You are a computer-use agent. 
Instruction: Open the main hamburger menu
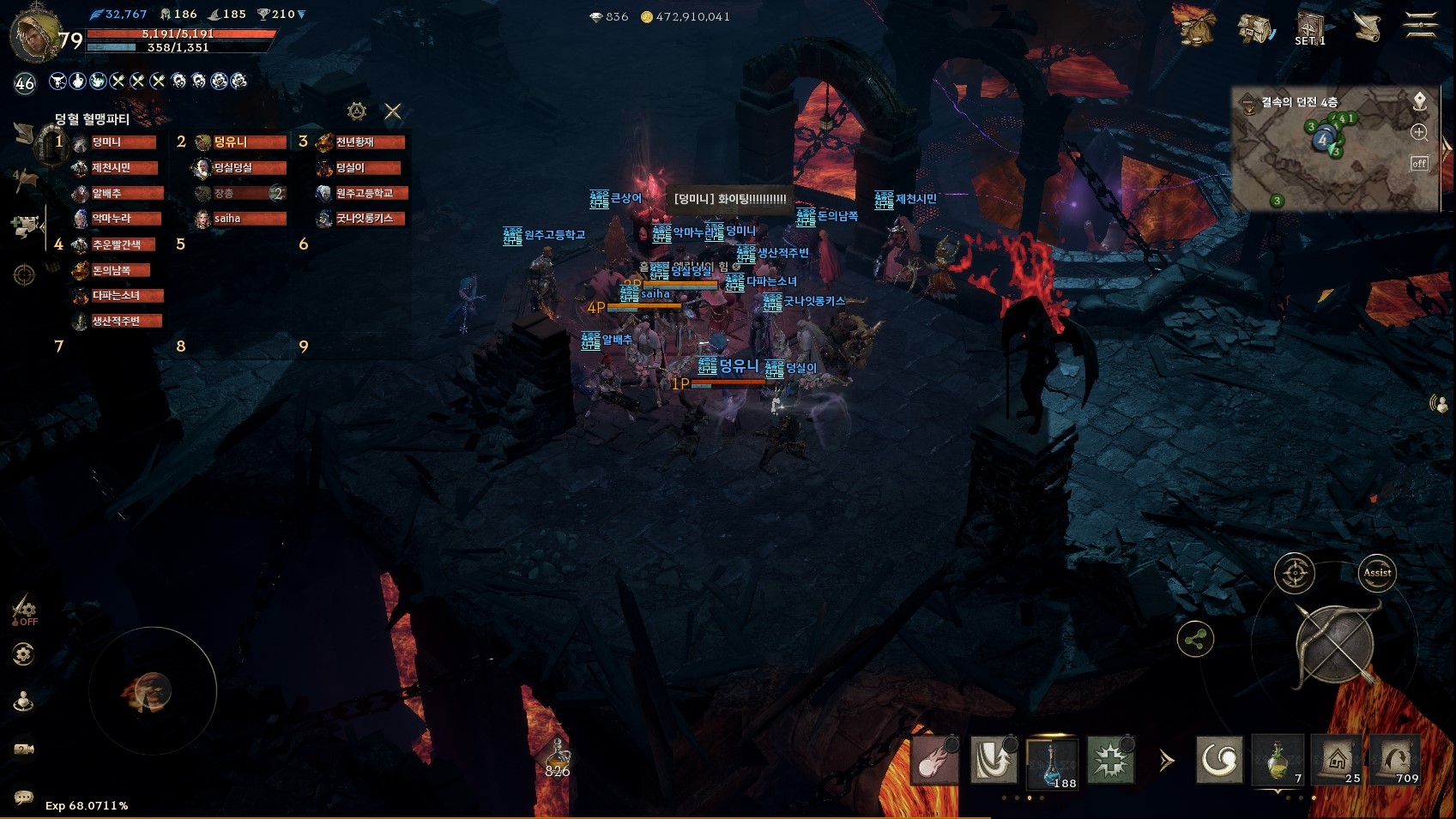pyautogui.click(x=1420, y=27)
